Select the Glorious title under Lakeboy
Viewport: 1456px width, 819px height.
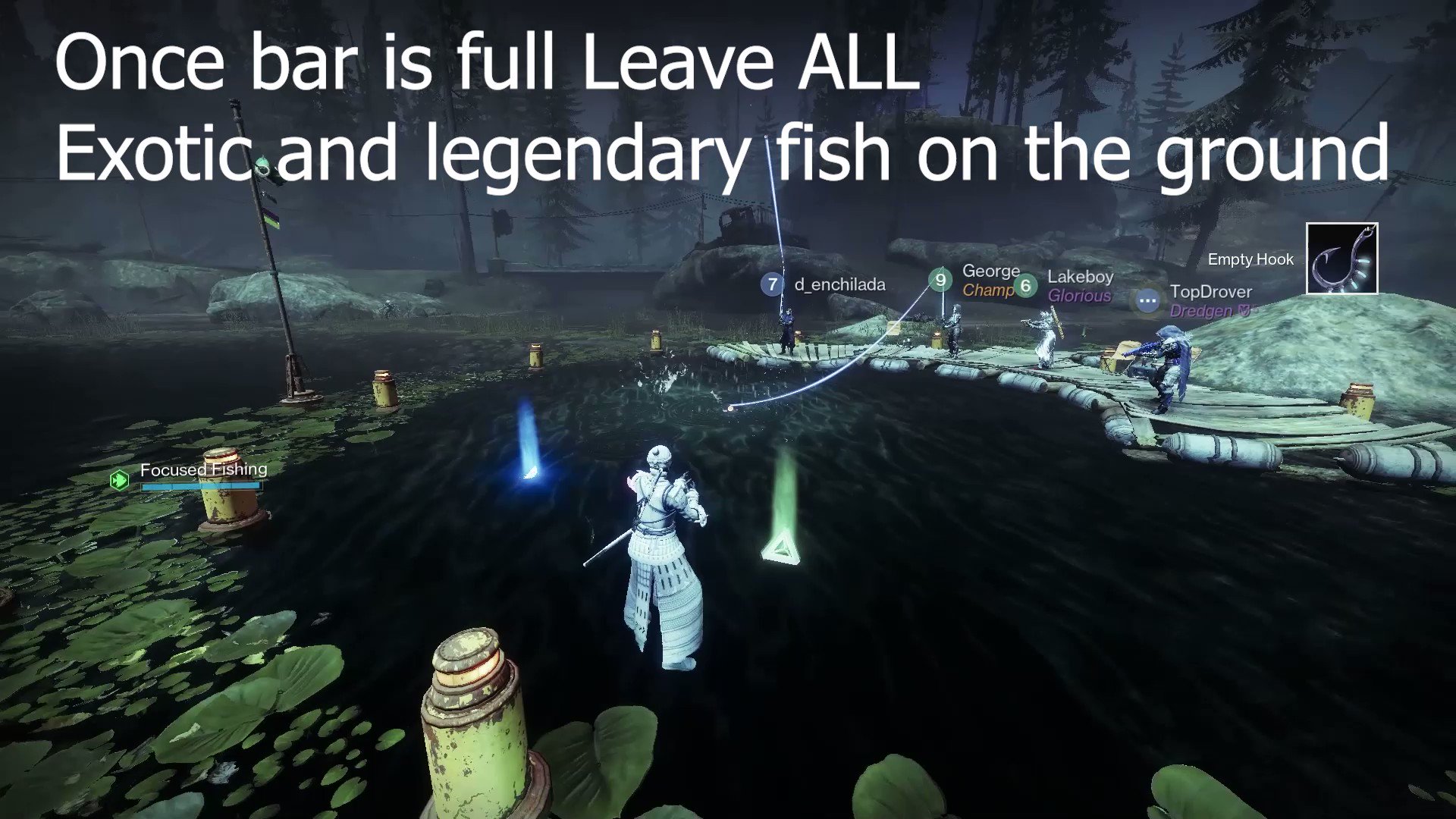(1080, 296)
